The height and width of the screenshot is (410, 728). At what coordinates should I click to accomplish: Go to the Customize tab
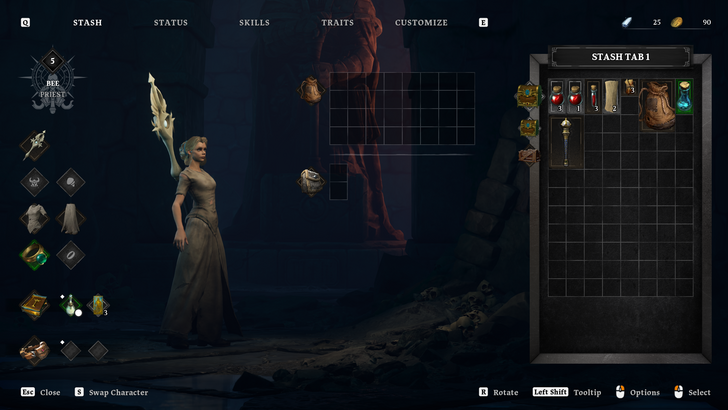coord(421,22)
